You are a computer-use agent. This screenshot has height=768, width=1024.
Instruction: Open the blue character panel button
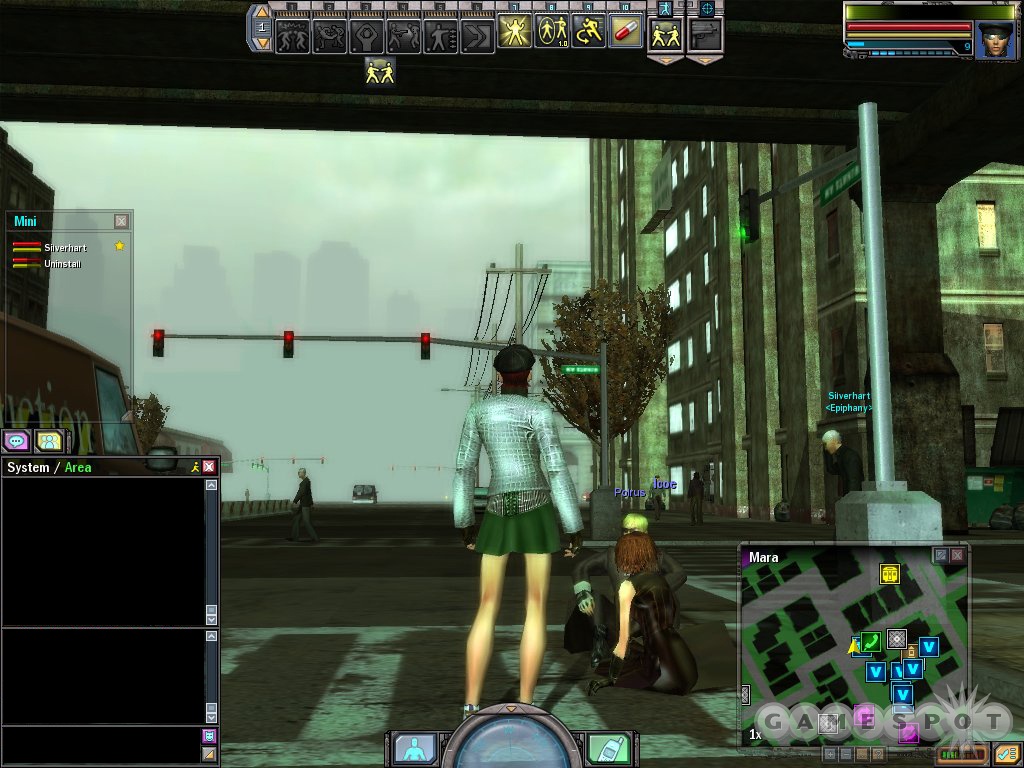point(412,747)
